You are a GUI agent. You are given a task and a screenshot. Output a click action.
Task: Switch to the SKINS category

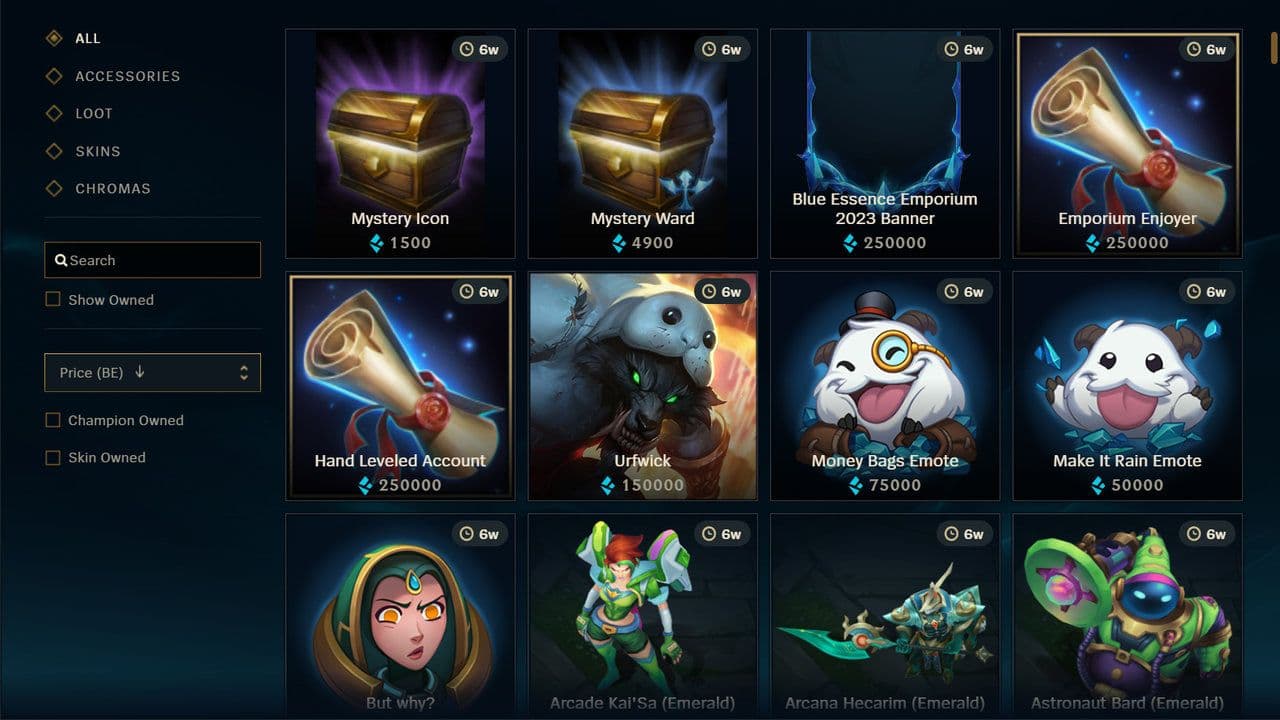pos(89,151)
